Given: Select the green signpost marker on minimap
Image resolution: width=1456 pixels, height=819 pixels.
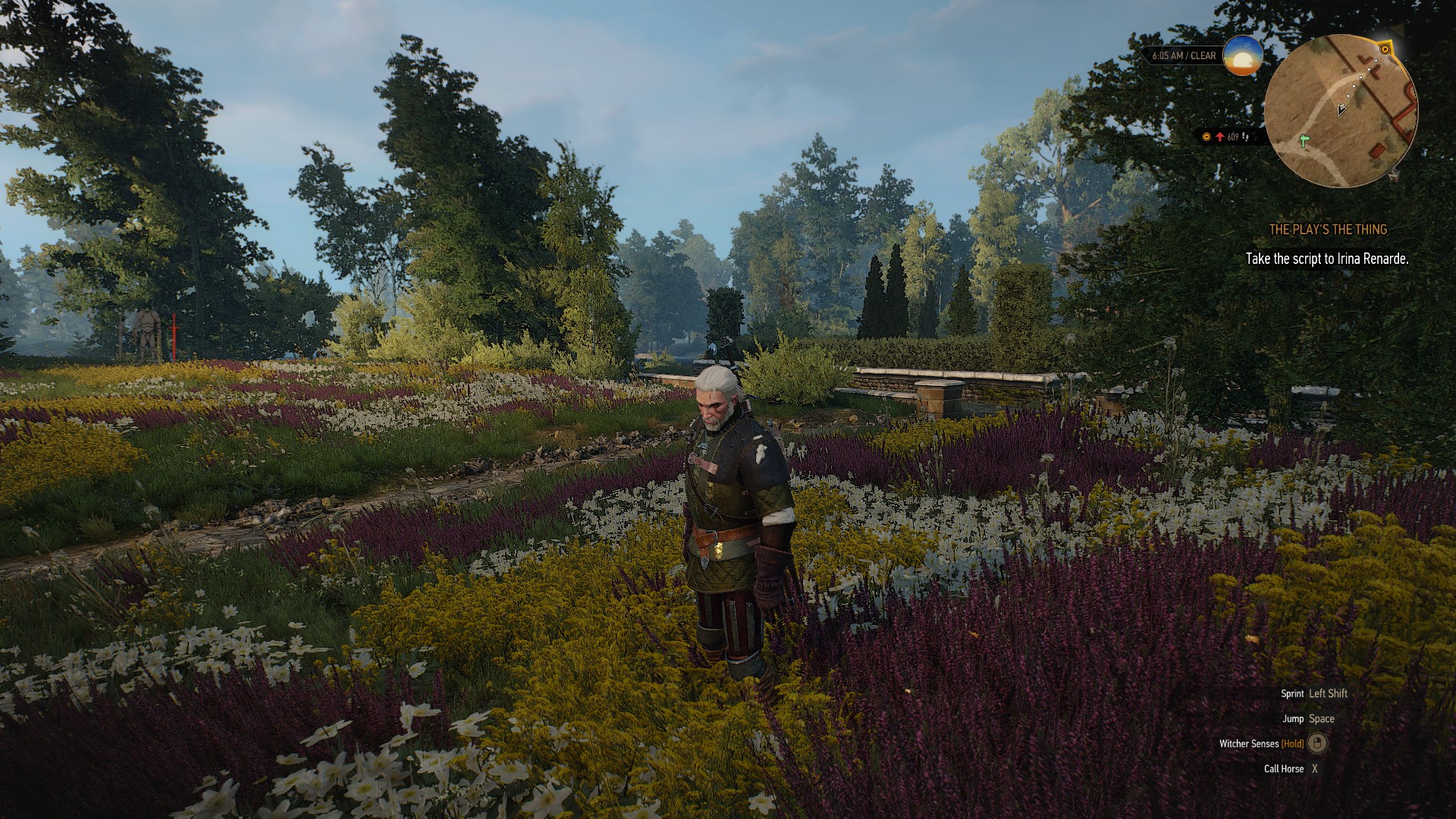Looking at the screenshot, I should coord(1304,141).
